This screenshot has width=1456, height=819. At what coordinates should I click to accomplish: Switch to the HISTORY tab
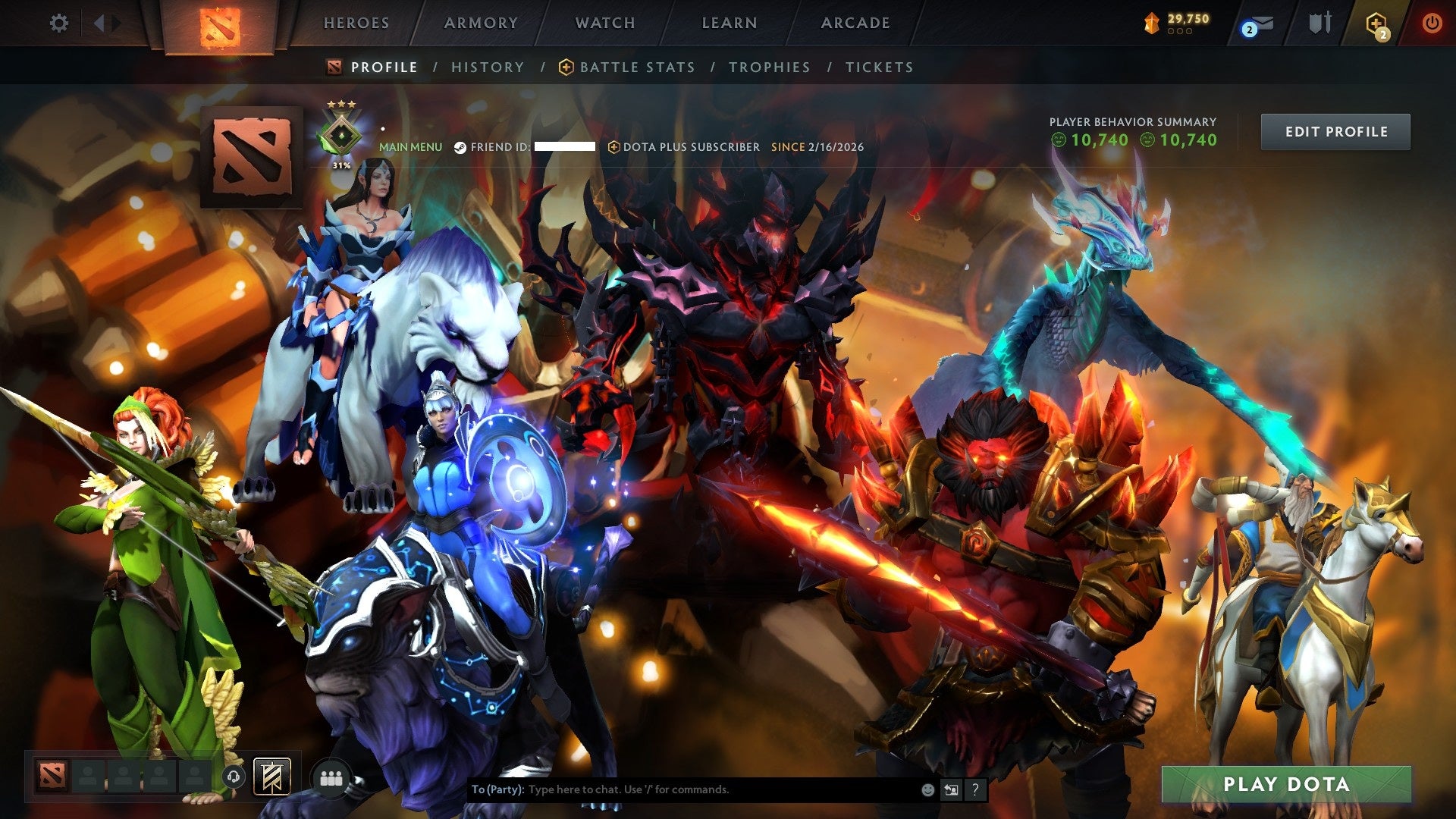pos(487,67)
